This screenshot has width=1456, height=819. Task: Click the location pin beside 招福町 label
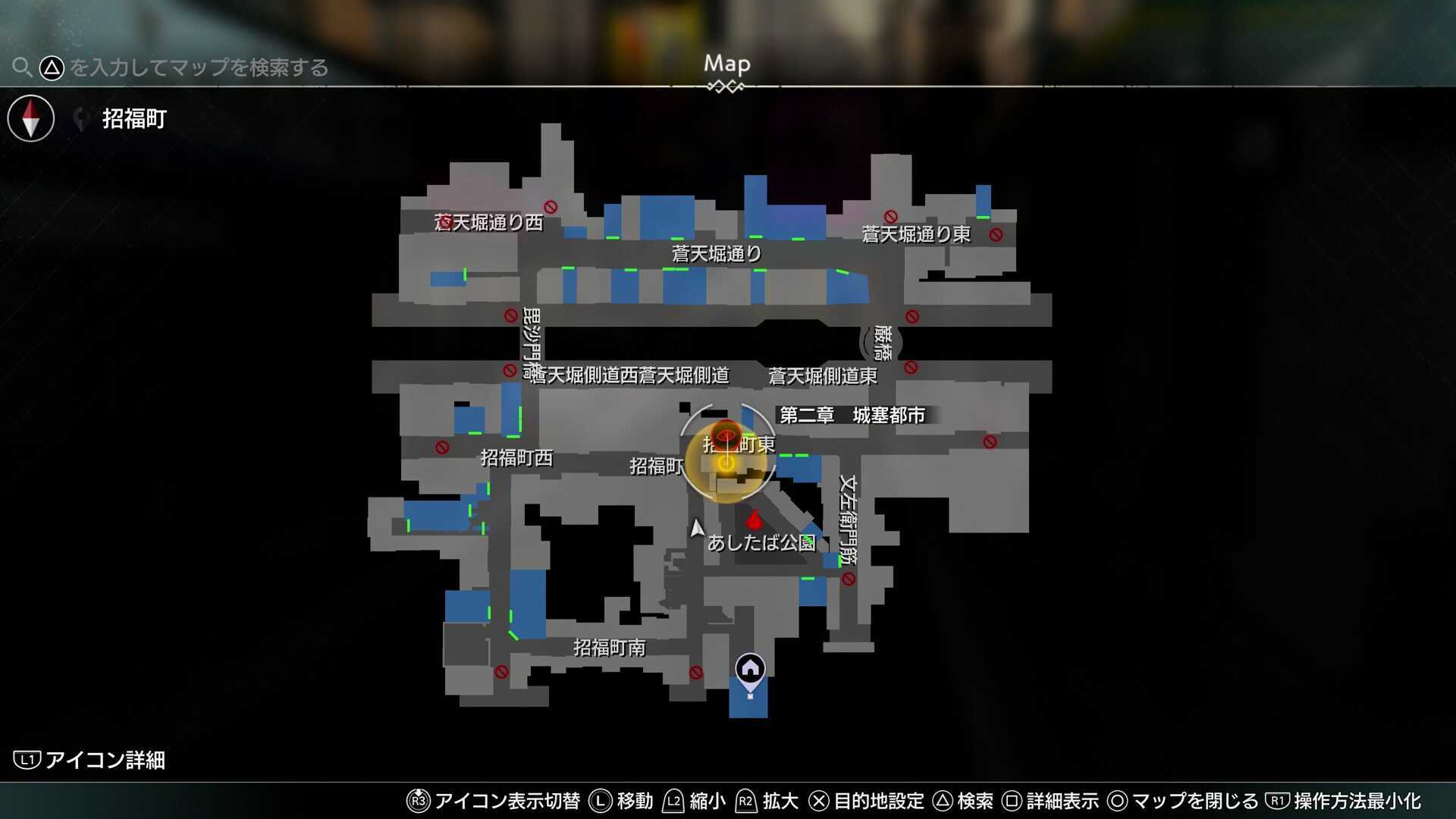tap(80, 118)
